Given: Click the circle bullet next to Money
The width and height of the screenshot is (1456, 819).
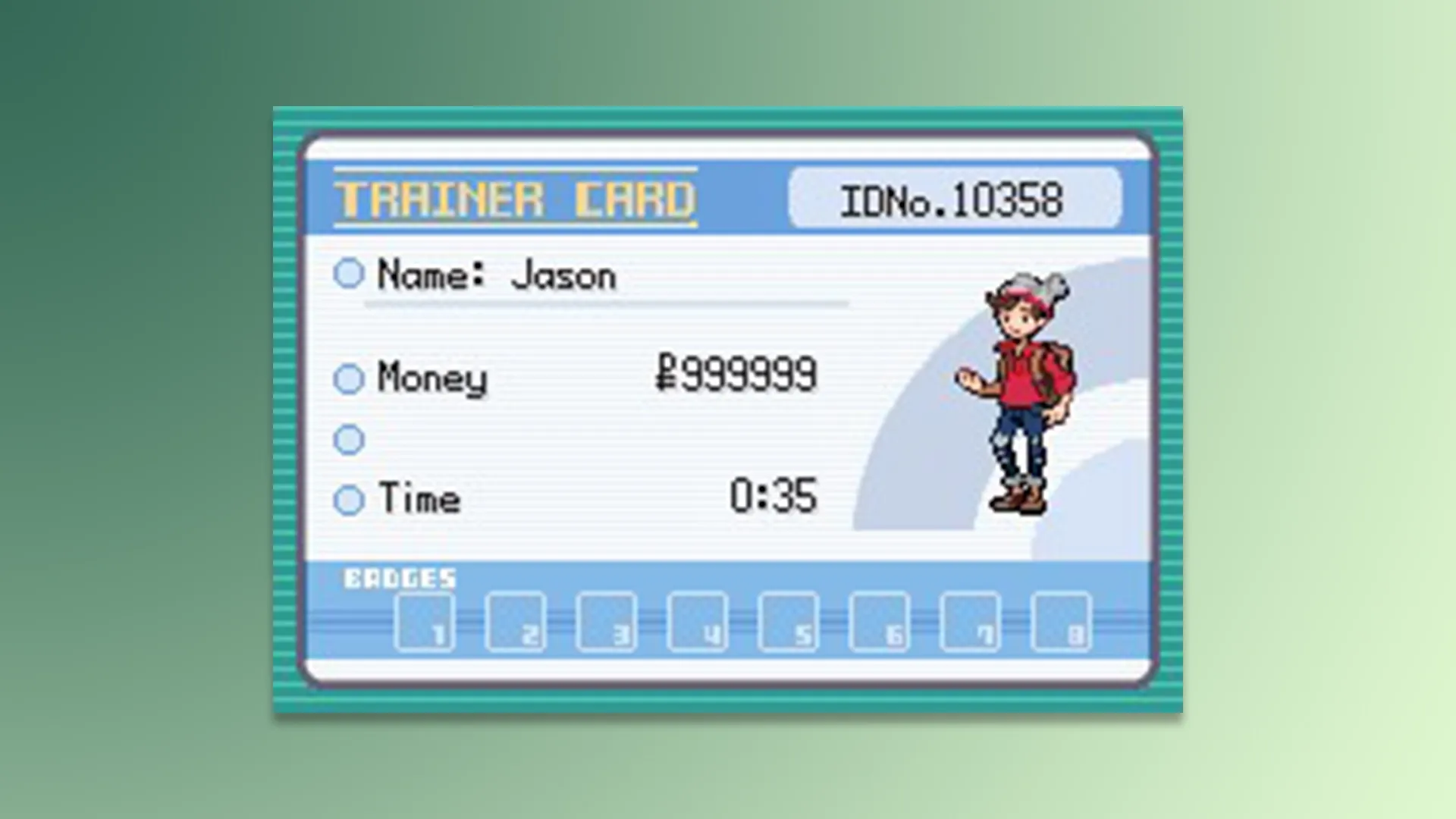Looking at the screenshot, I should pos(350,378).
